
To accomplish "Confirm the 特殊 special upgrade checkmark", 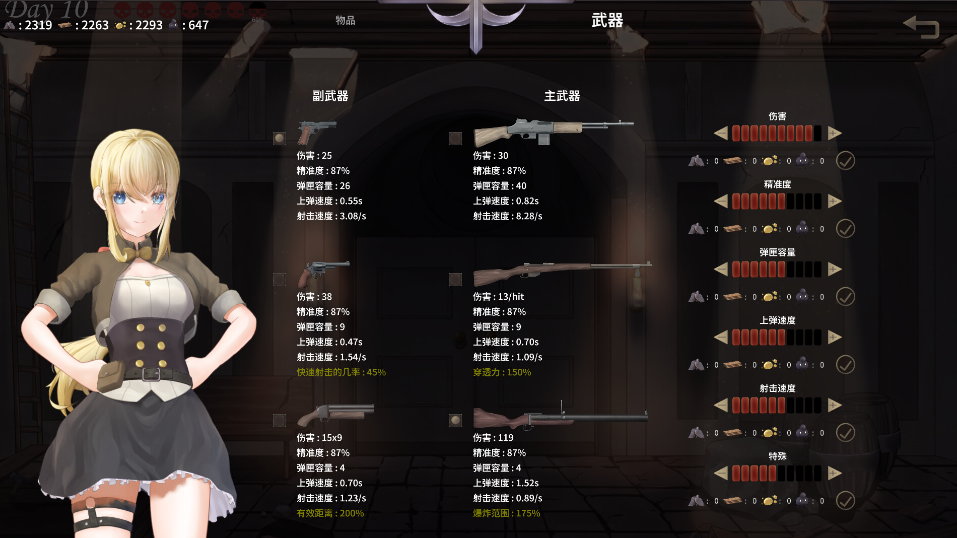I will click(845, 500).
